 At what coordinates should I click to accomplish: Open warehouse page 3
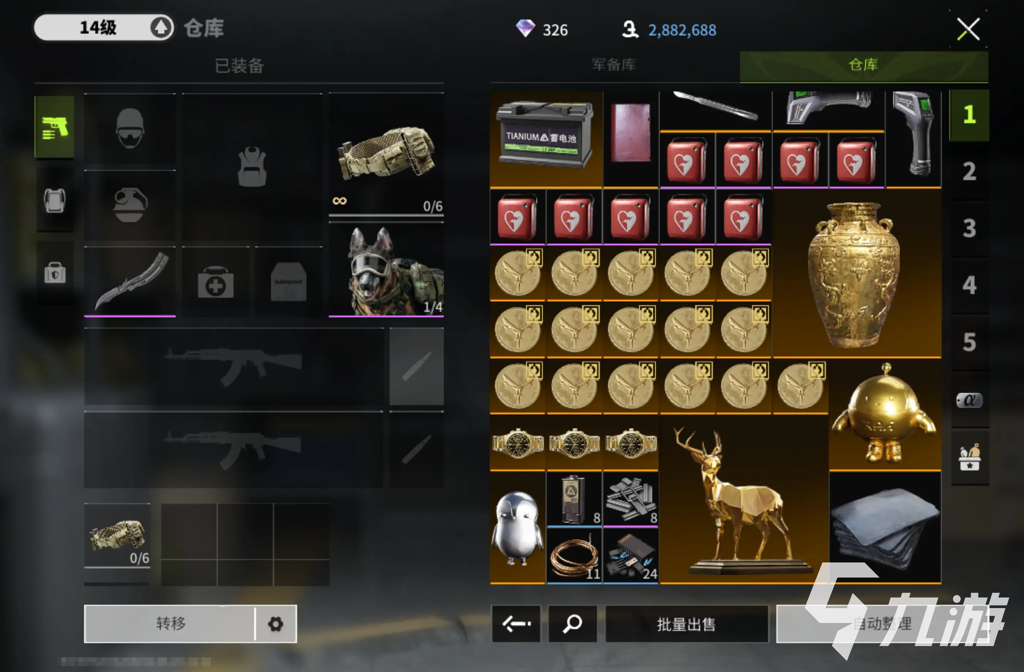[968, 229]
